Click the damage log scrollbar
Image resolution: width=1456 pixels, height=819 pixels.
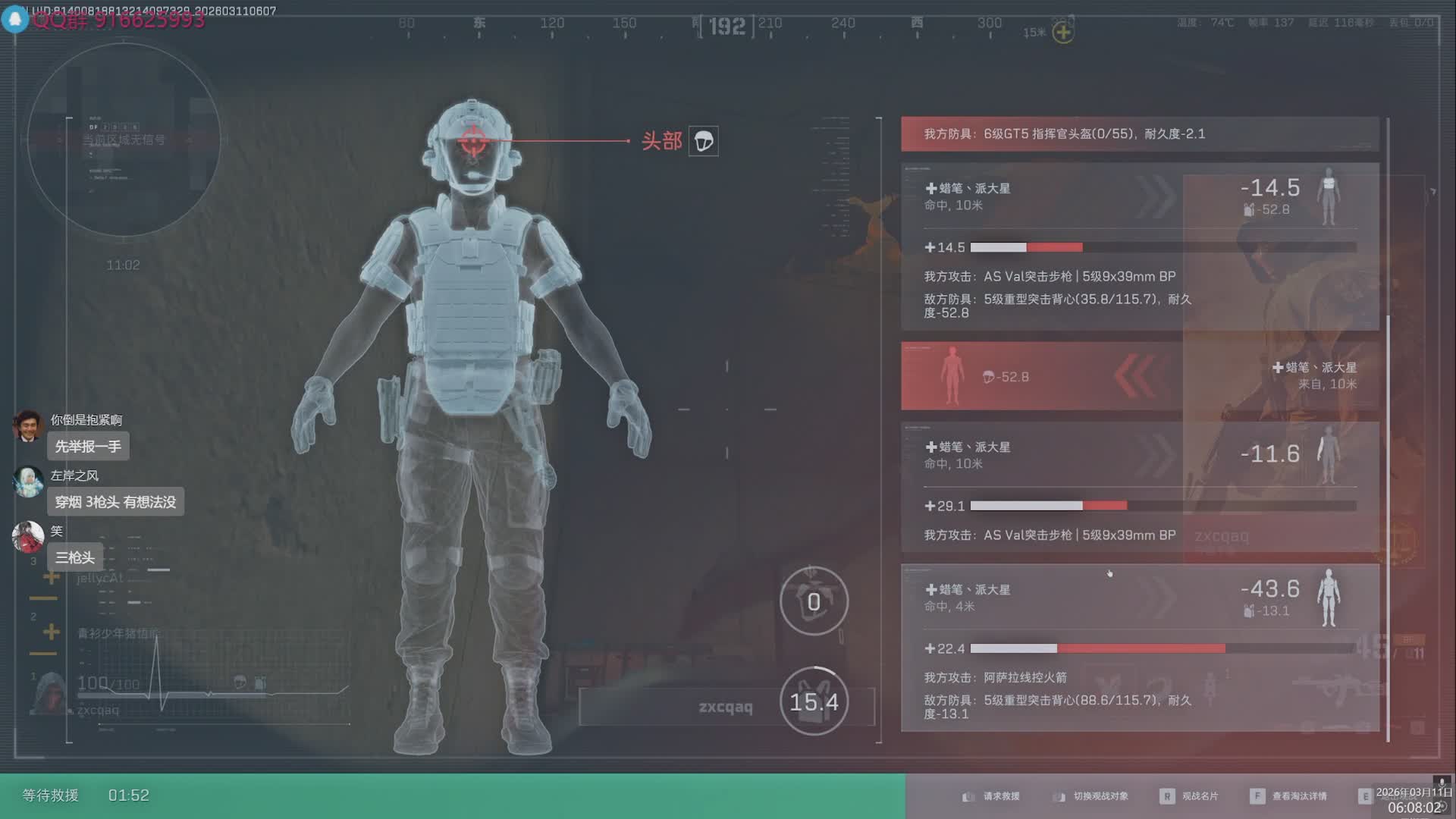(x=1388, y=455)
